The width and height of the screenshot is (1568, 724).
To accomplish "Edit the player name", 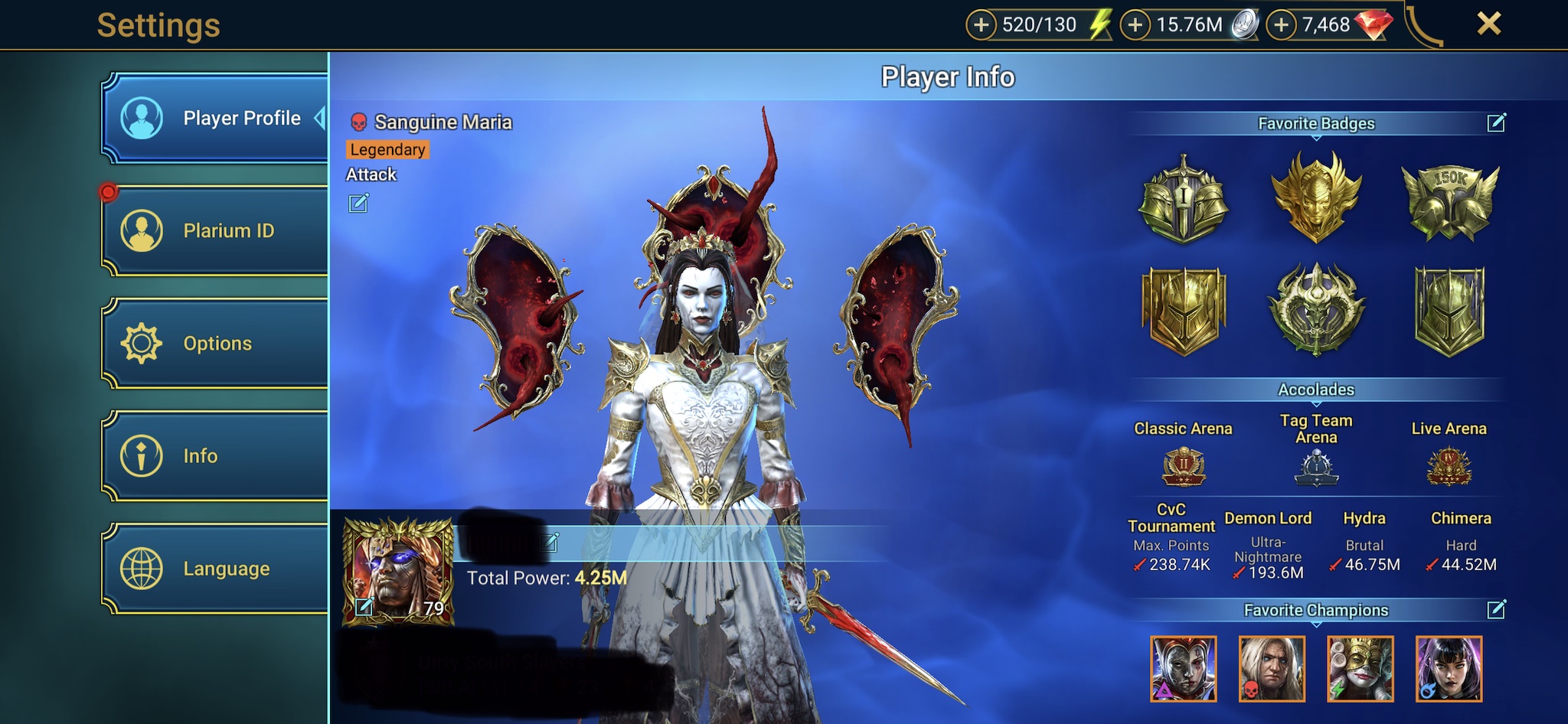I will (x=550, y=543).
